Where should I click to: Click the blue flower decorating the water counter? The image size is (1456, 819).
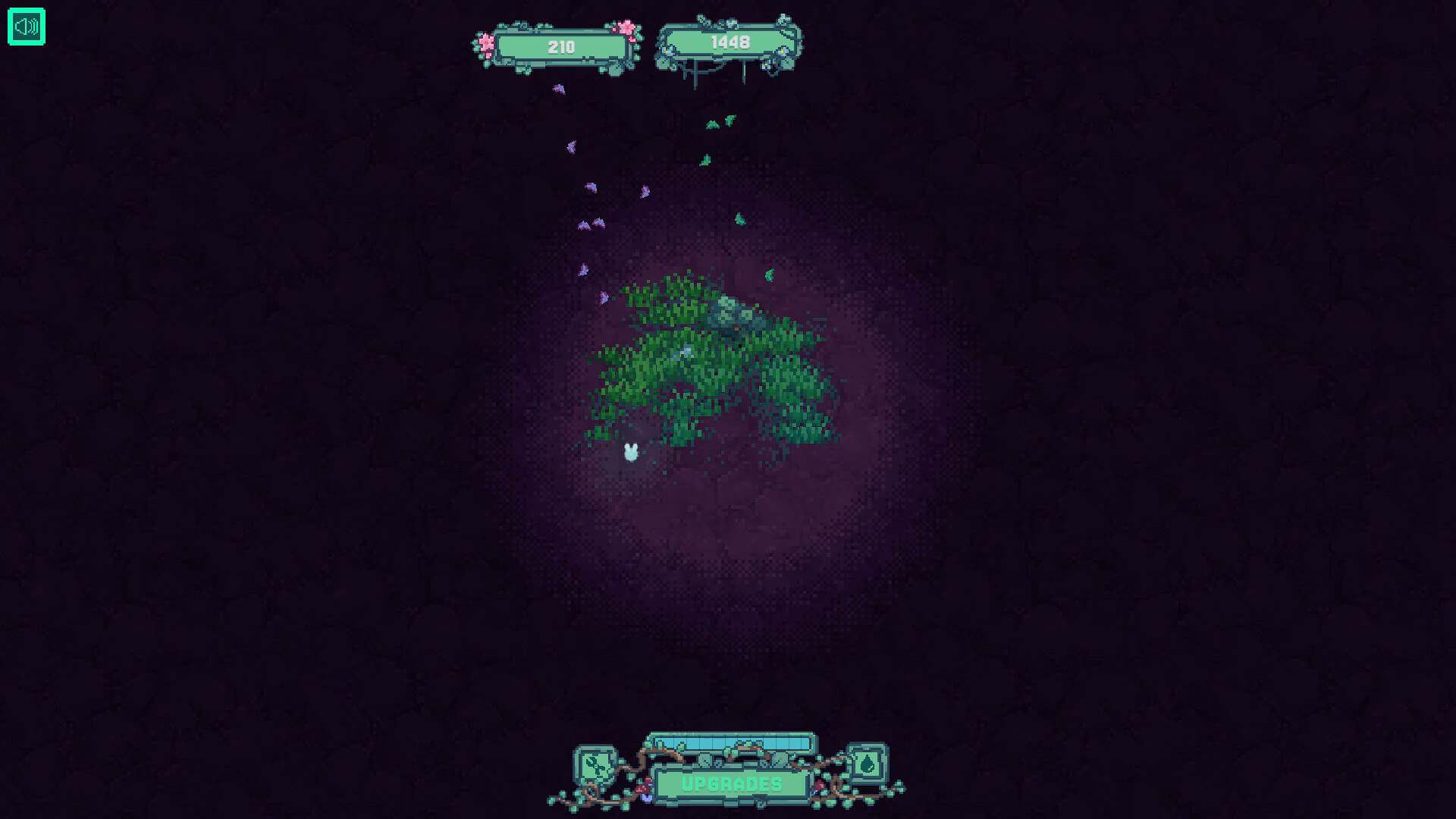pyautogui.click(x=733, y=24)
